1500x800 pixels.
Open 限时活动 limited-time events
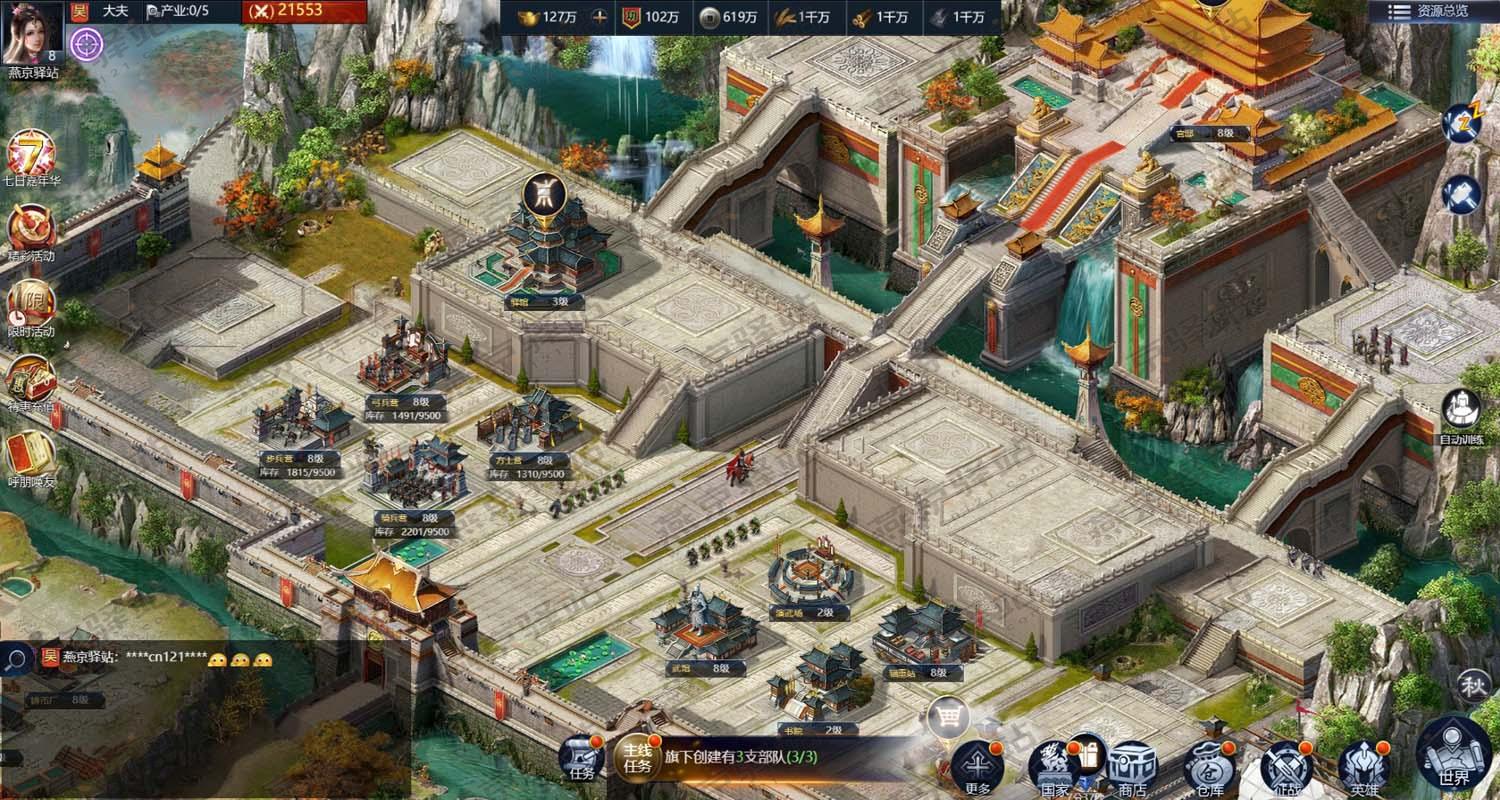pyautogui.click(x=31, y=305)
